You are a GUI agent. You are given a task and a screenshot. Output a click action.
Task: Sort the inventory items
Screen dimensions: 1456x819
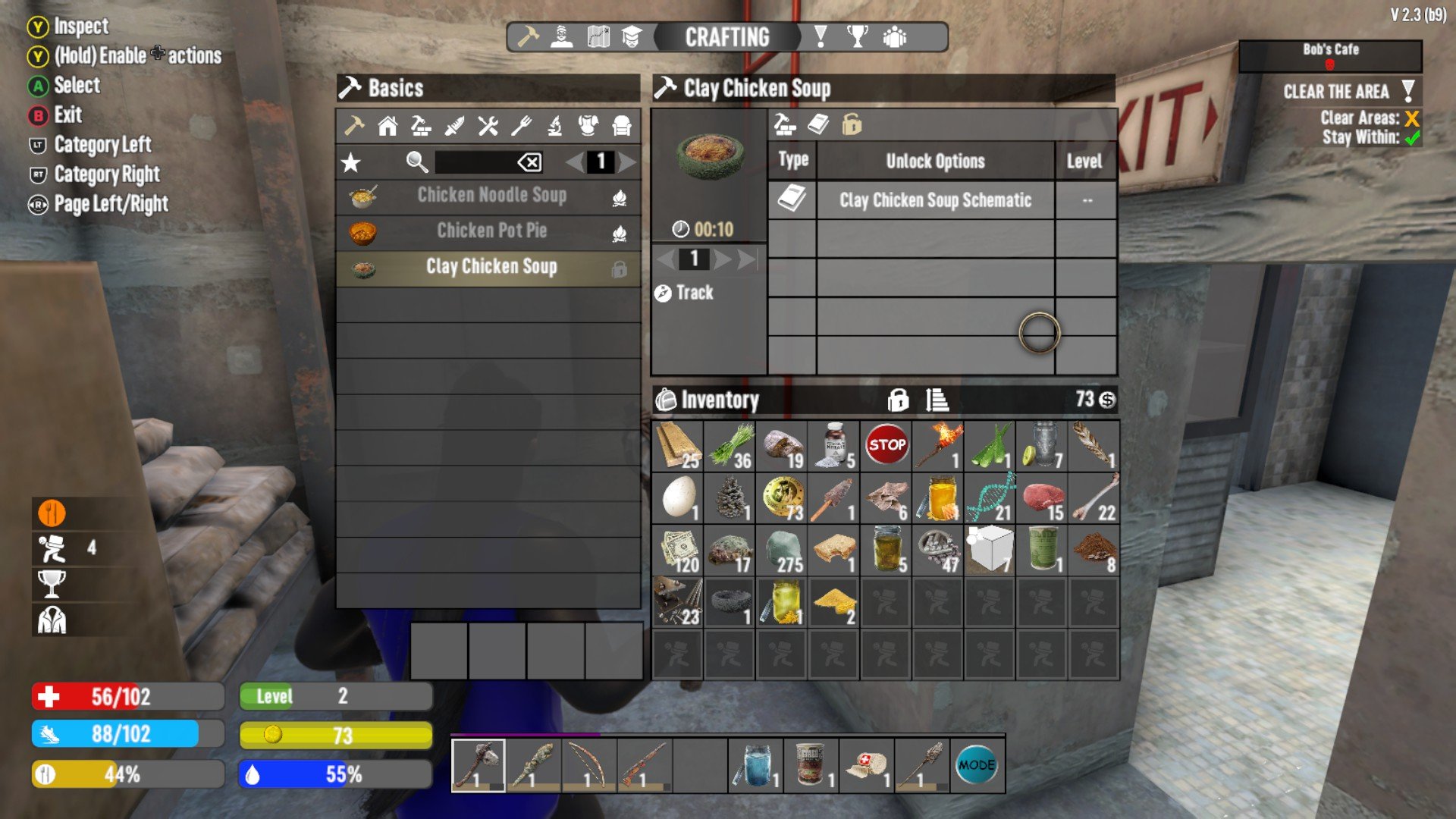coord(937,400)
